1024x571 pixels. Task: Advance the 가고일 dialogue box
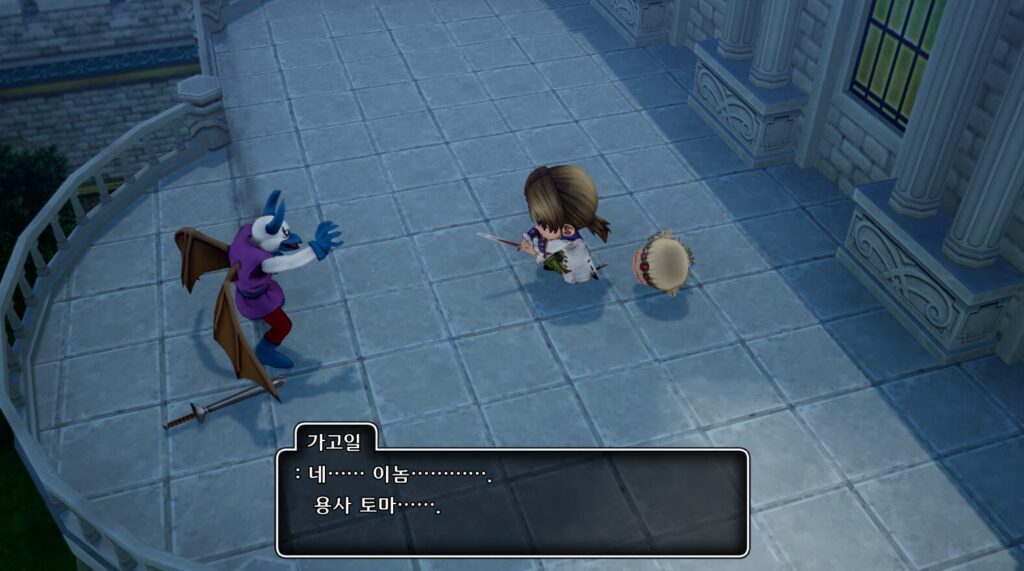click(512, 501)
